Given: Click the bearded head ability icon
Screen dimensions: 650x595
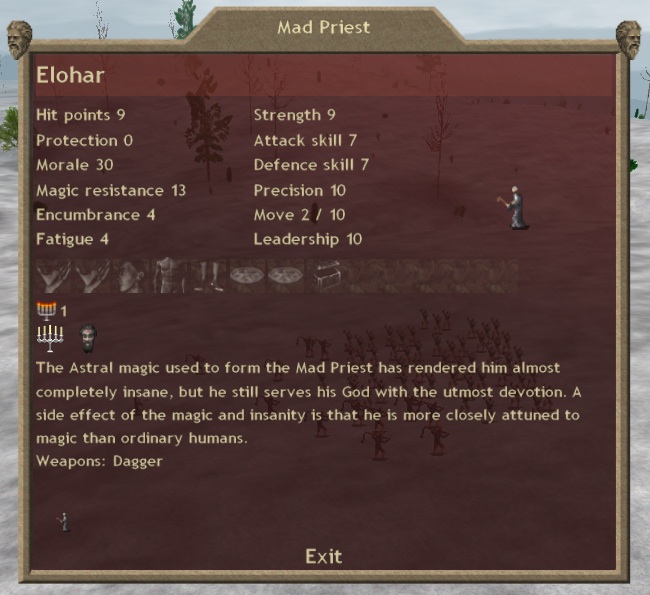Looking at the screenshot, I should tap(87, 336).
